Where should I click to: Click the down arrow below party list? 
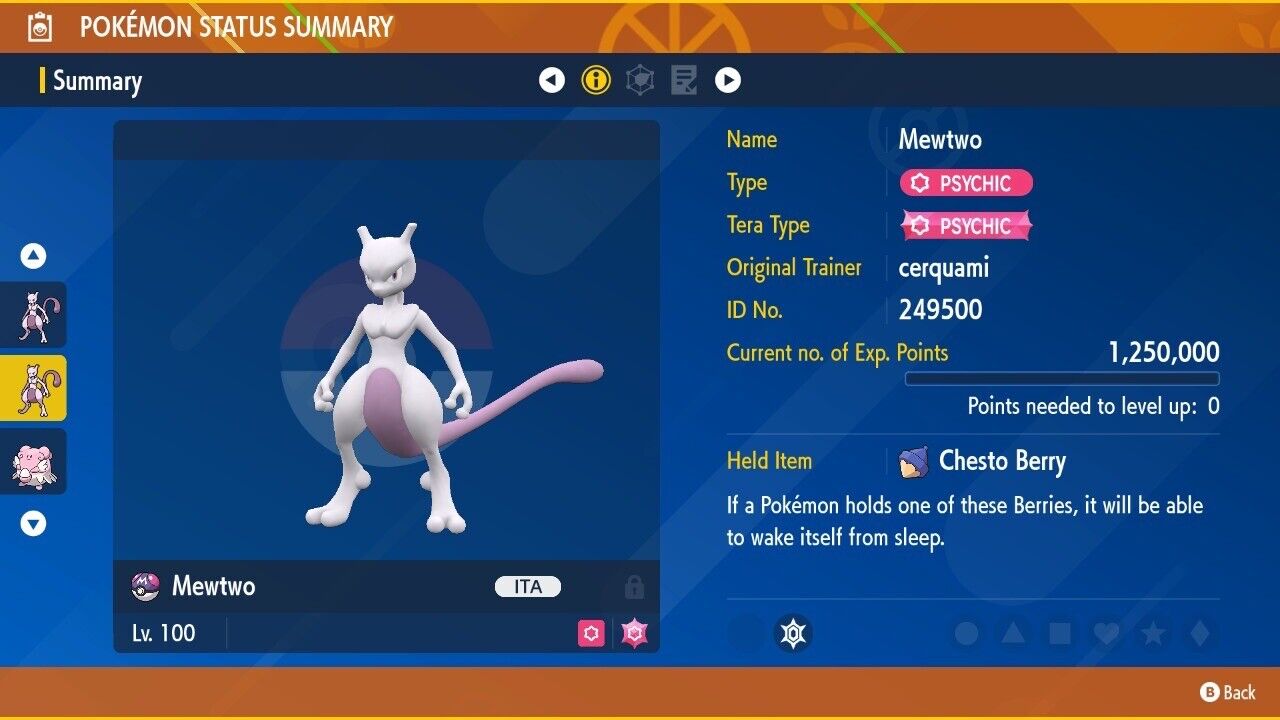click(34, 523)
